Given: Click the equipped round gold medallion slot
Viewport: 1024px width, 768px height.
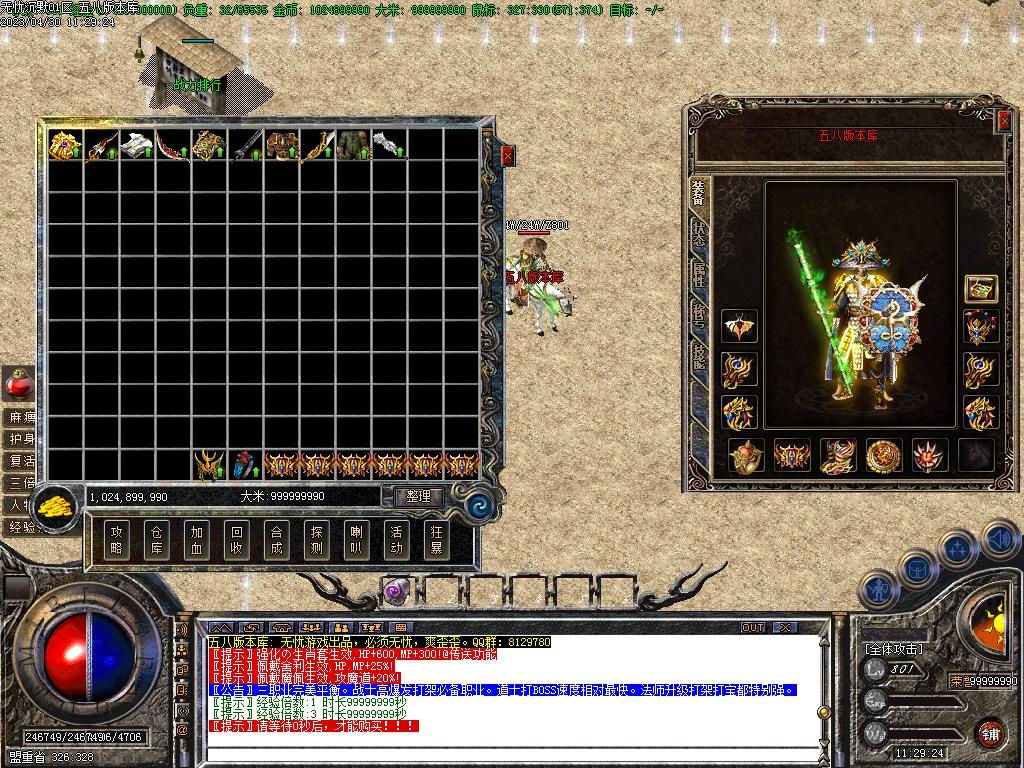Looking at the screenshot, I should click(884, 455).
